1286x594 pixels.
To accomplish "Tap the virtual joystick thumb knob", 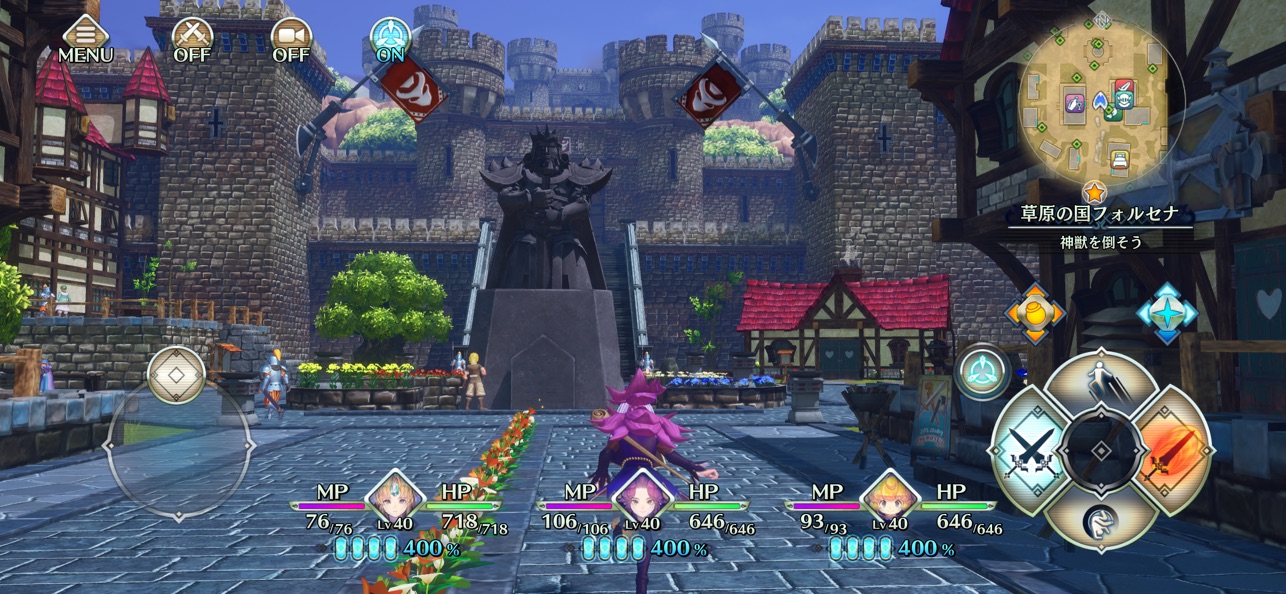I will 176,376.
